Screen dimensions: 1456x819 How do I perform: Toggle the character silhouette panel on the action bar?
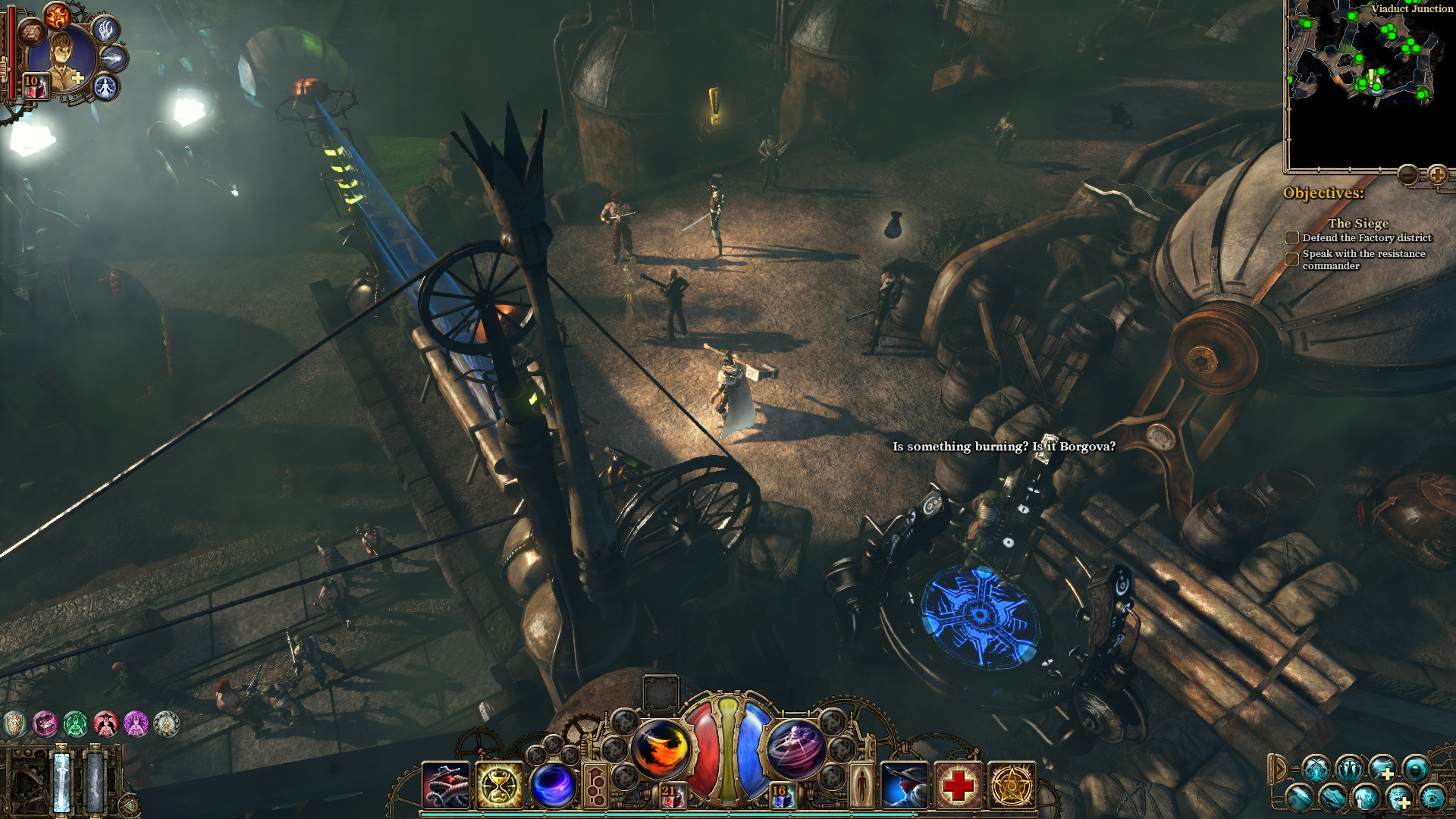(864, 786)
